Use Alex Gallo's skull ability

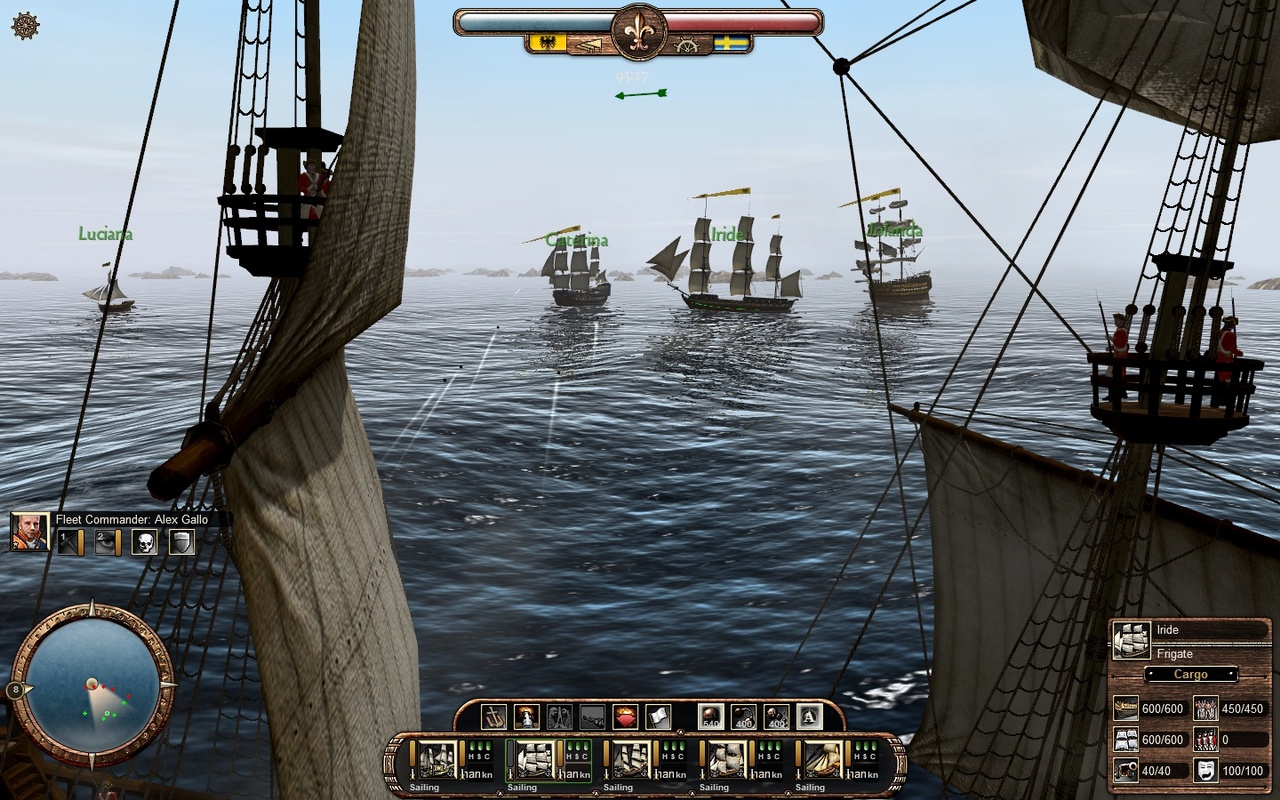(146, 542)
